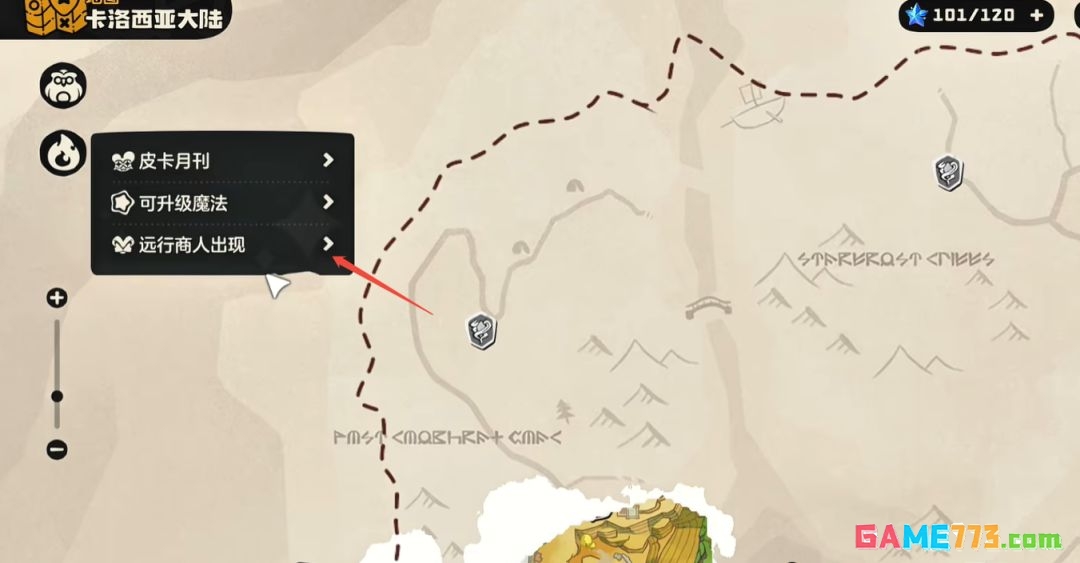
Task: Add more crystals with the plus button
Action: click(1036, 15)
